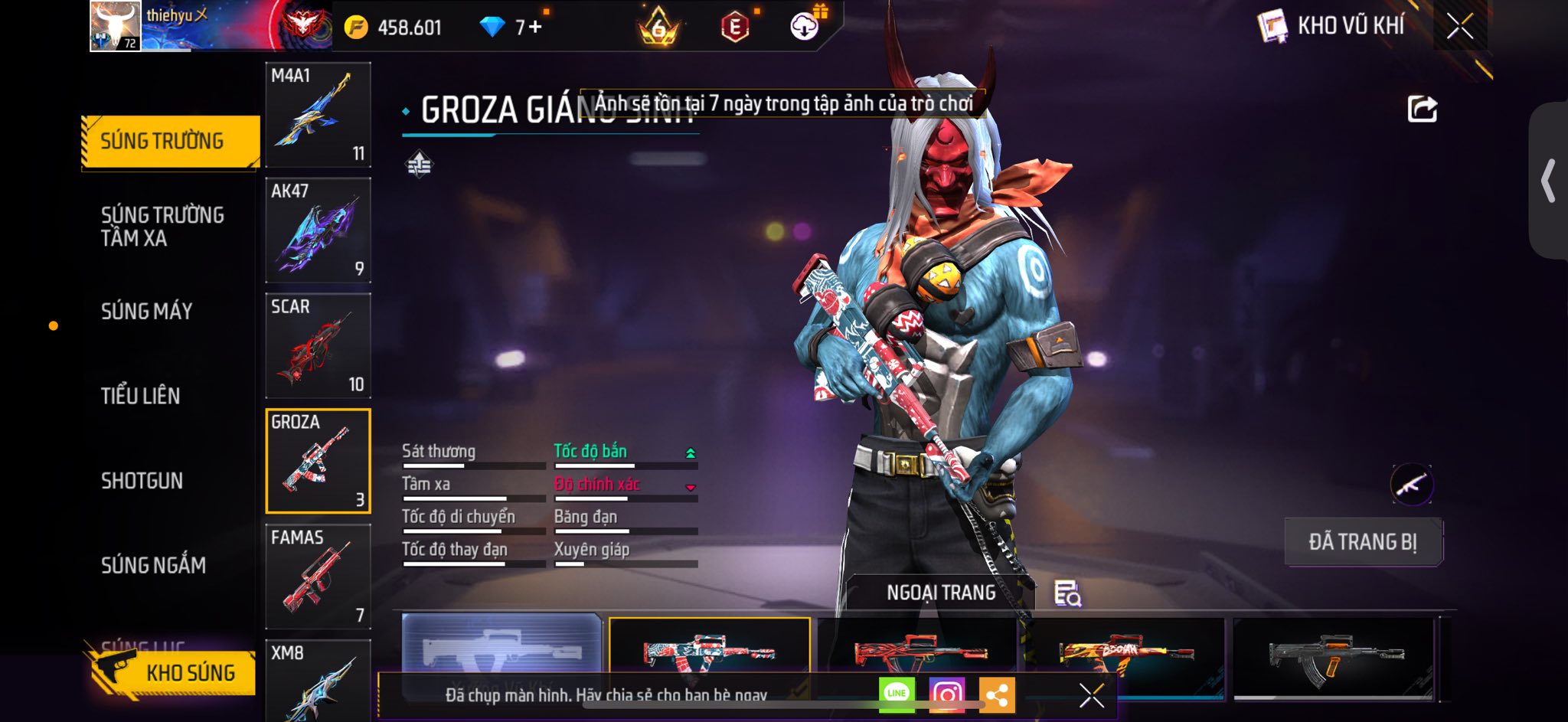Share the weapon via the share icon
This screenshot has width=1568, height=722.
1422,109
